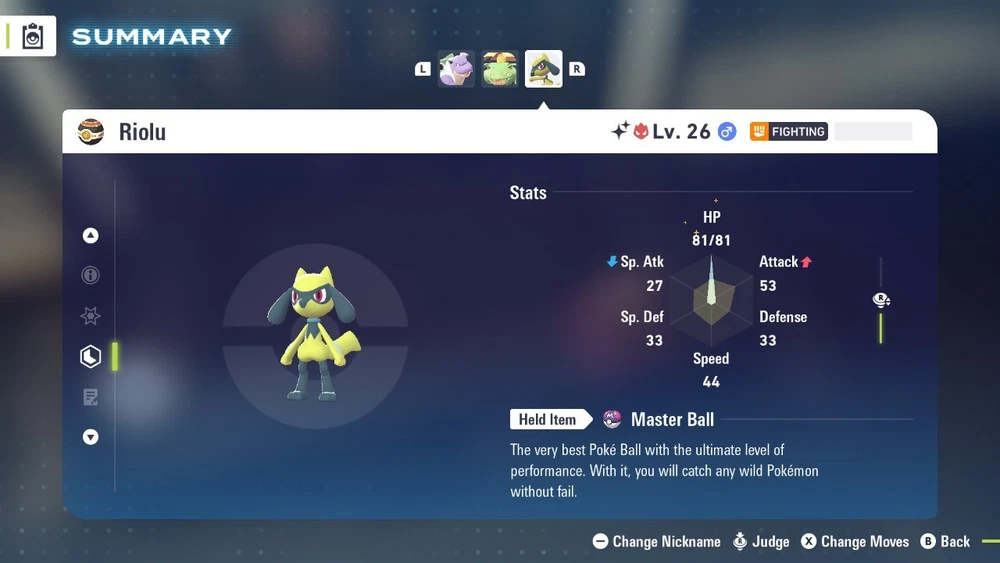Viewport: 1000px width, 563px height.
Task: Click the Change Nickname option
Action: [657, 541]
